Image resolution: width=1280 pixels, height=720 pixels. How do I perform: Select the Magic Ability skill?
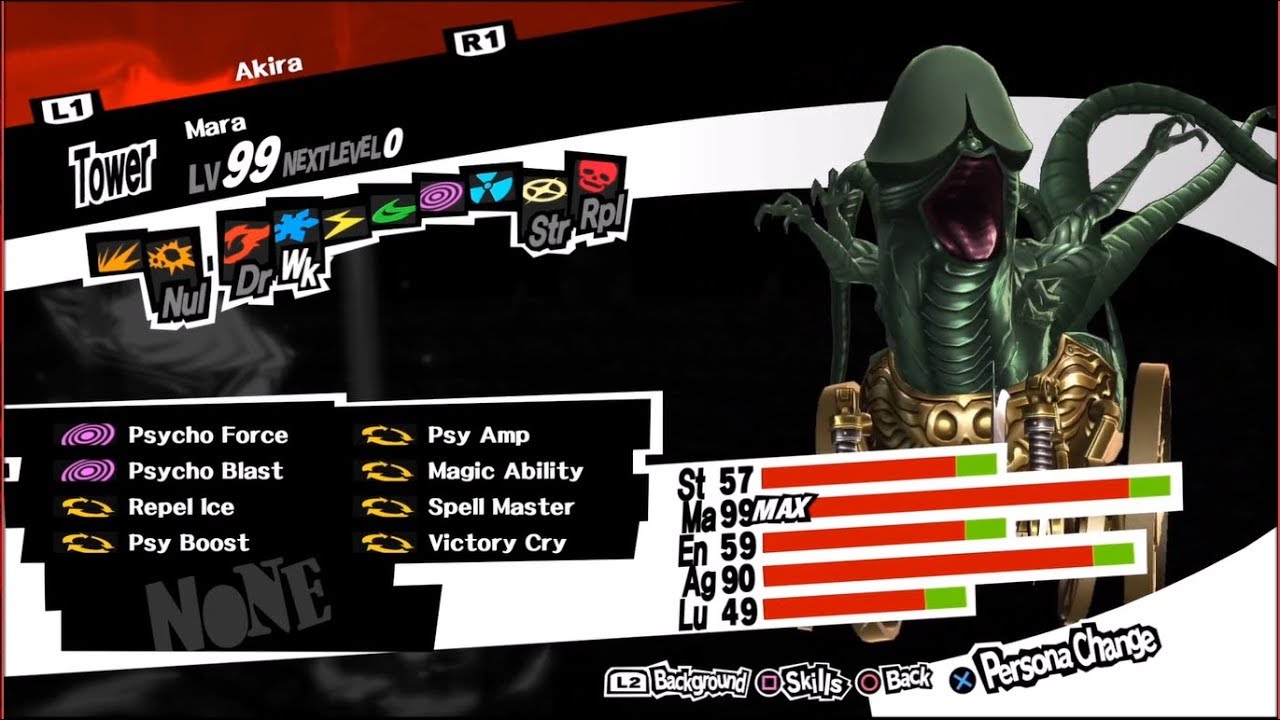504,471
